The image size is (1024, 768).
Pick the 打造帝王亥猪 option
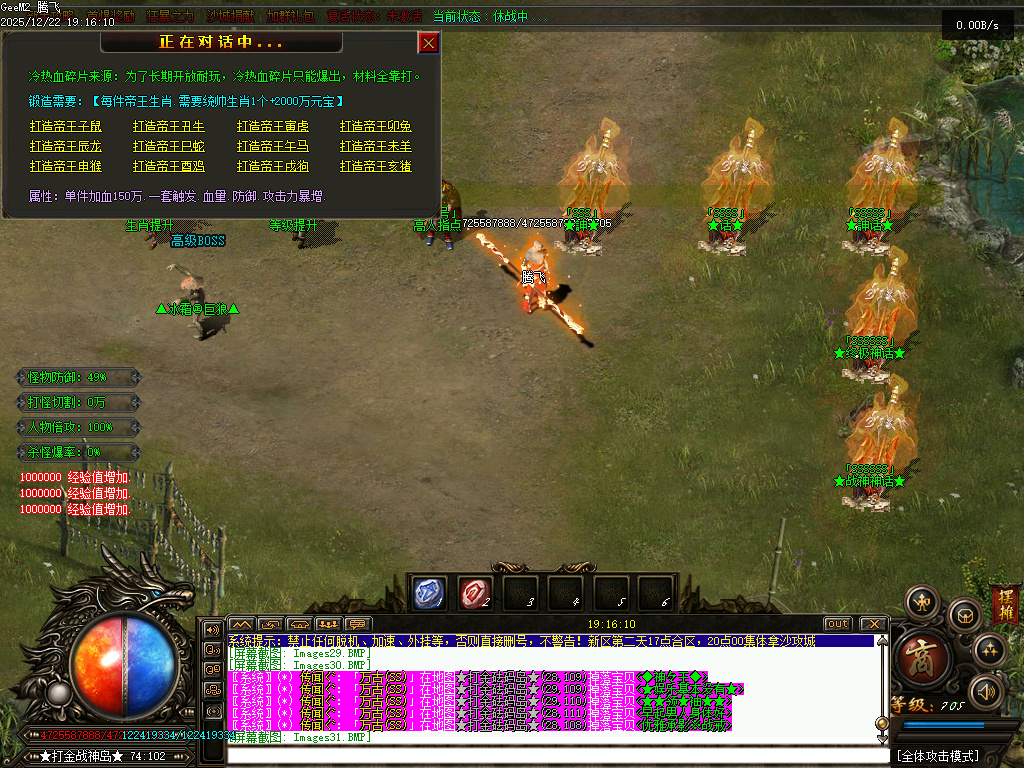pos(376,166)
